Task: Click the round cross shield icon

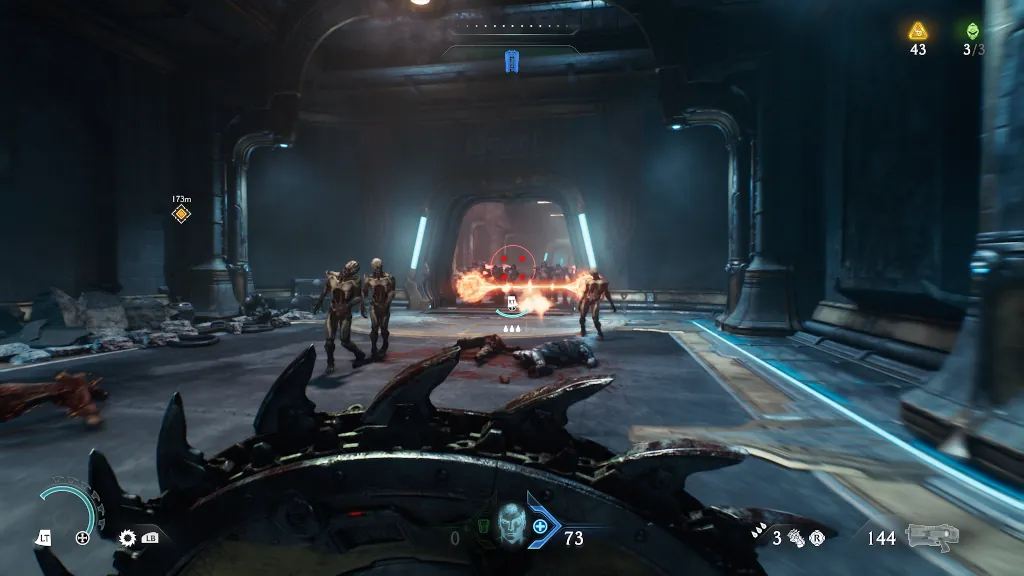Action: coord(83,538)
